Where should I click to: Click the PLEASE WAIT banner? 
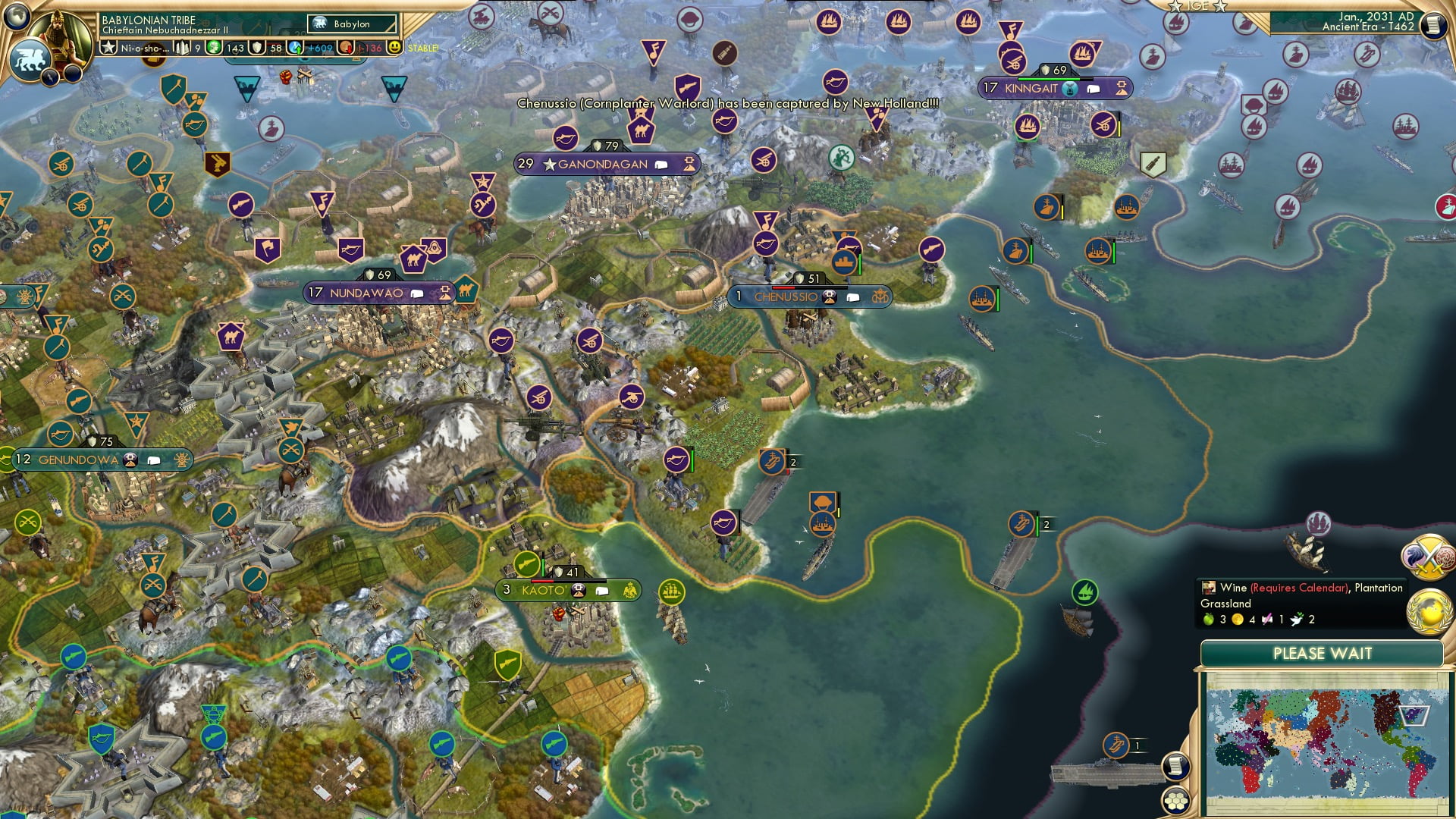click(1325, 653)
